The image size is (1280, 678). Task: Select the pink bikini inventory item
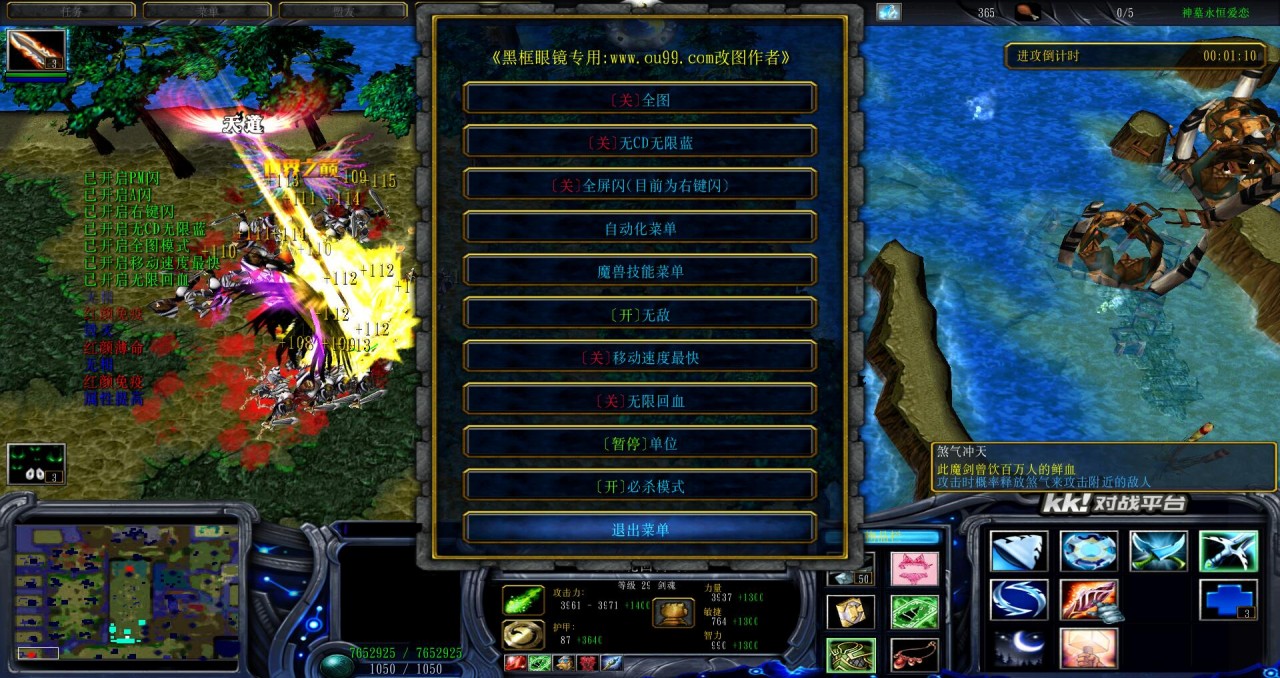(x=914, y=568)
